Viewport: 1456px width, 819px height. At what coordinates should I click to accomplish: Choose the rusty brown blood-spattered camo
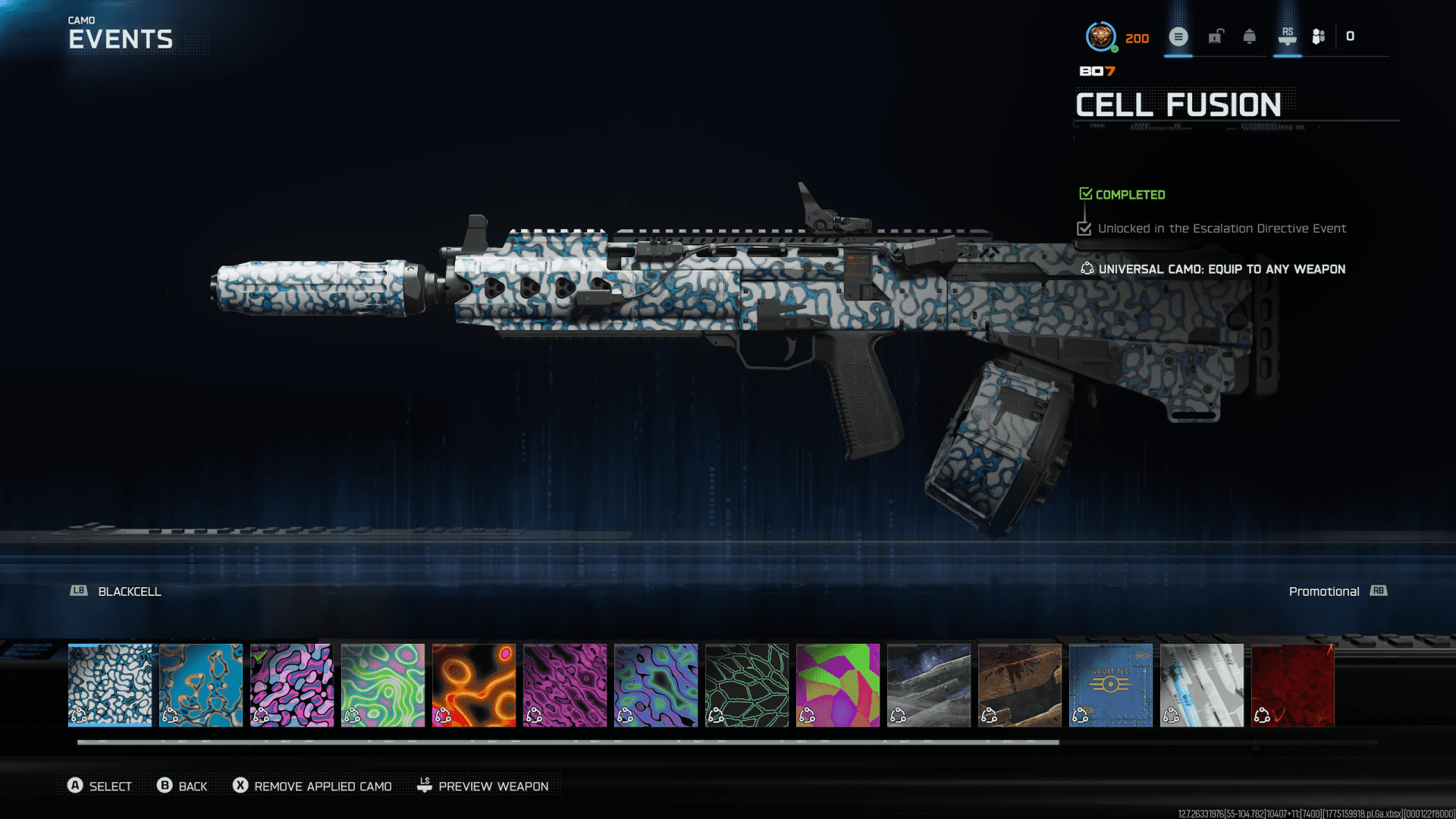click(1020, 685)
